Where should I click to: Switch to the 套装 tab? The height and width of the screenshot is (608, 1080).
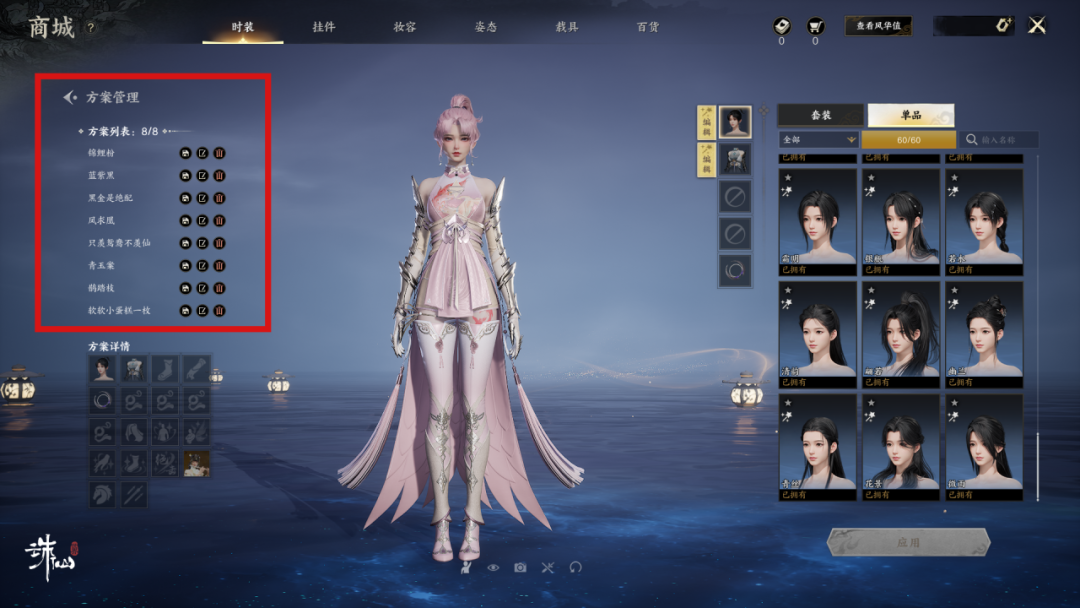(x=820, y=115)
